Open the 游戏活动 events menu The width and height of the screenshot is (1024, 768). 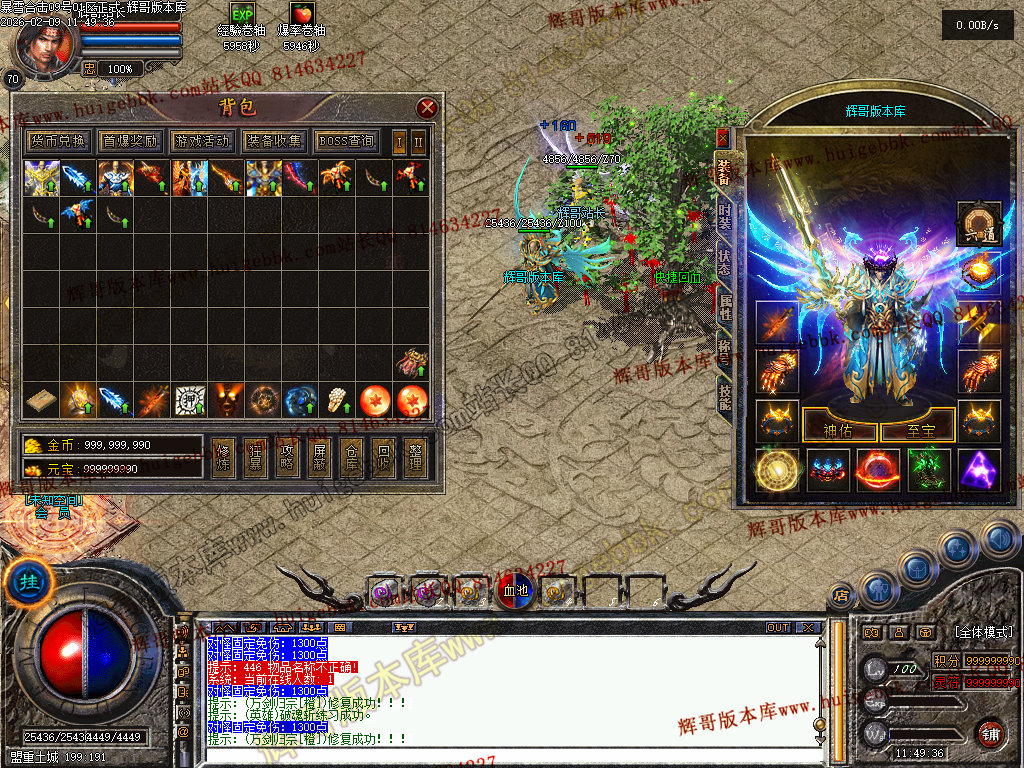coord(202,142)
